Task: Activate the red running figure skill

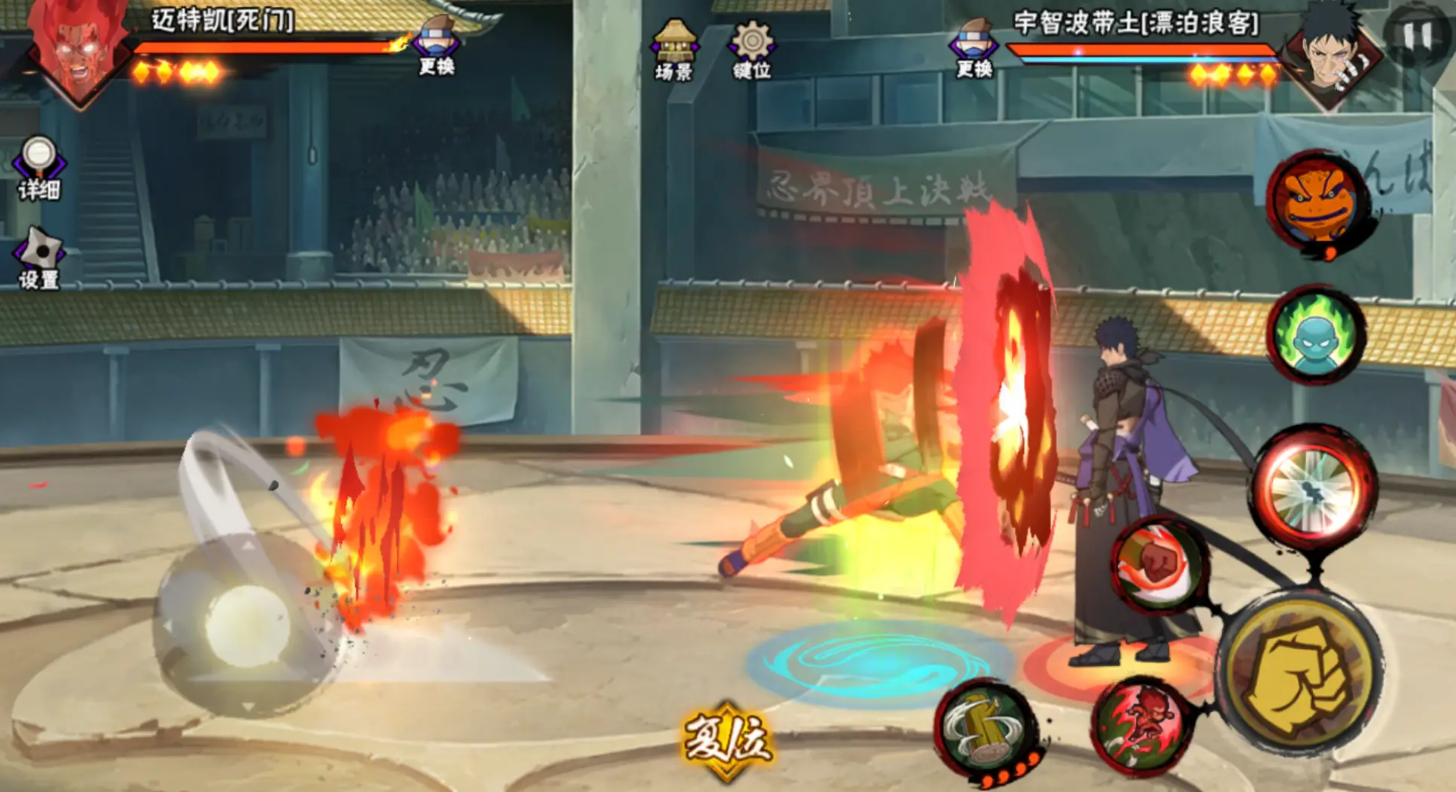Action: point(1143,724)
